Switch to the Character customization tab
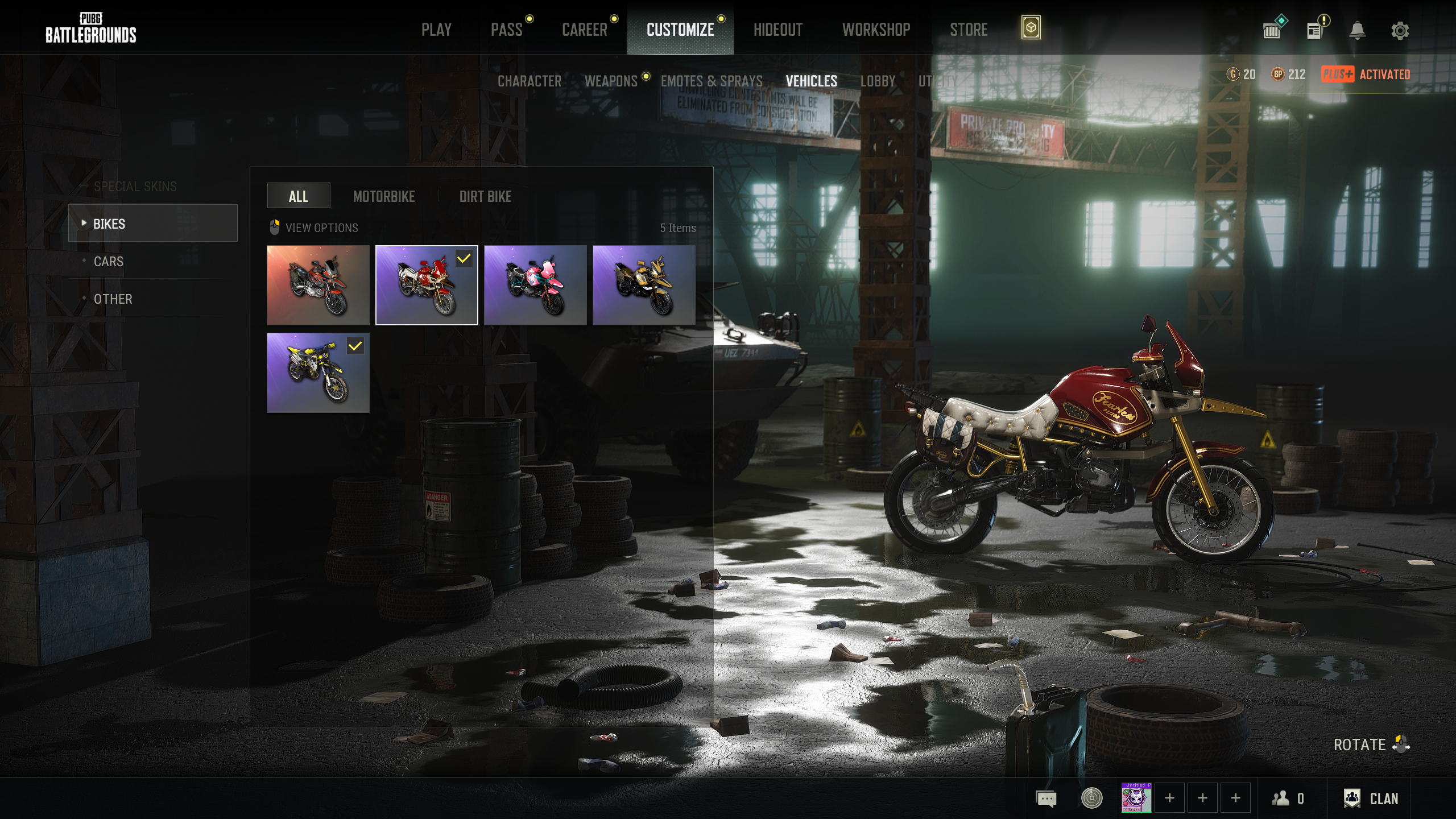Image resolution: width=1456 pixels, height=819 pixels. tap(529, 81)
